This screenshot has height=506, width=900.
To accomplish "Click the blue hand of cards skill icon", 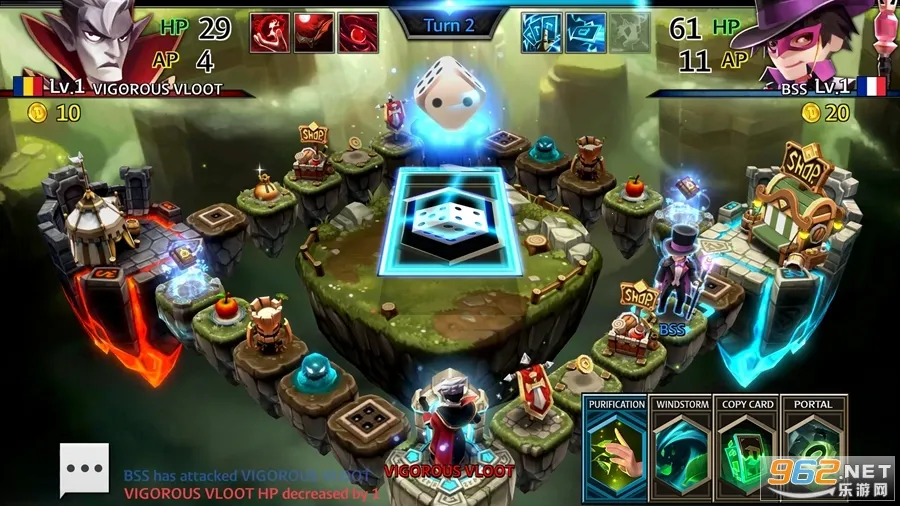I will pyautogui.click(x=541, y=32).
